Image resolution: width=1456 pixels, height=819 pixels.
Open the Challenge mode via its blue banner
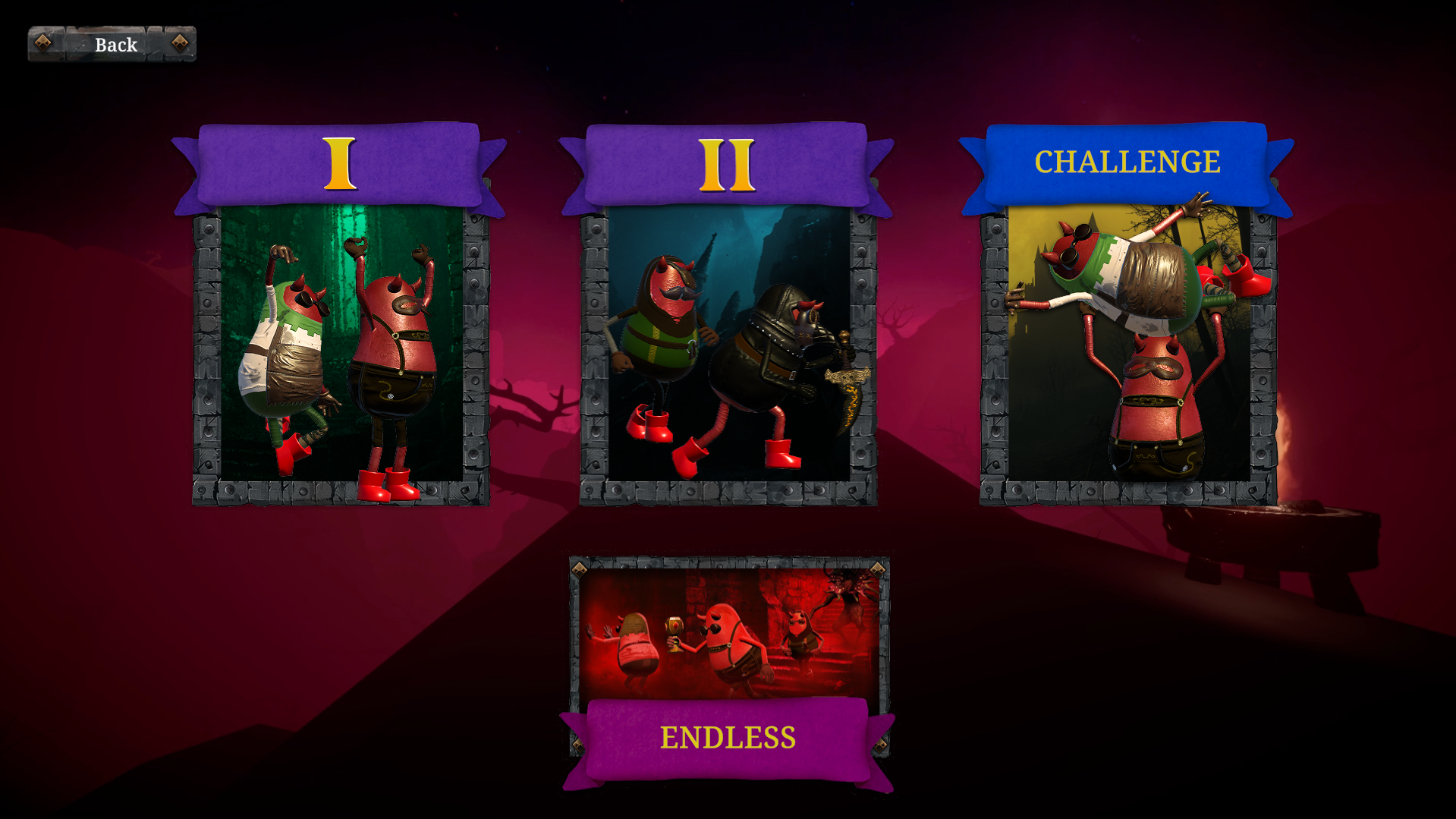point(1128,162)
